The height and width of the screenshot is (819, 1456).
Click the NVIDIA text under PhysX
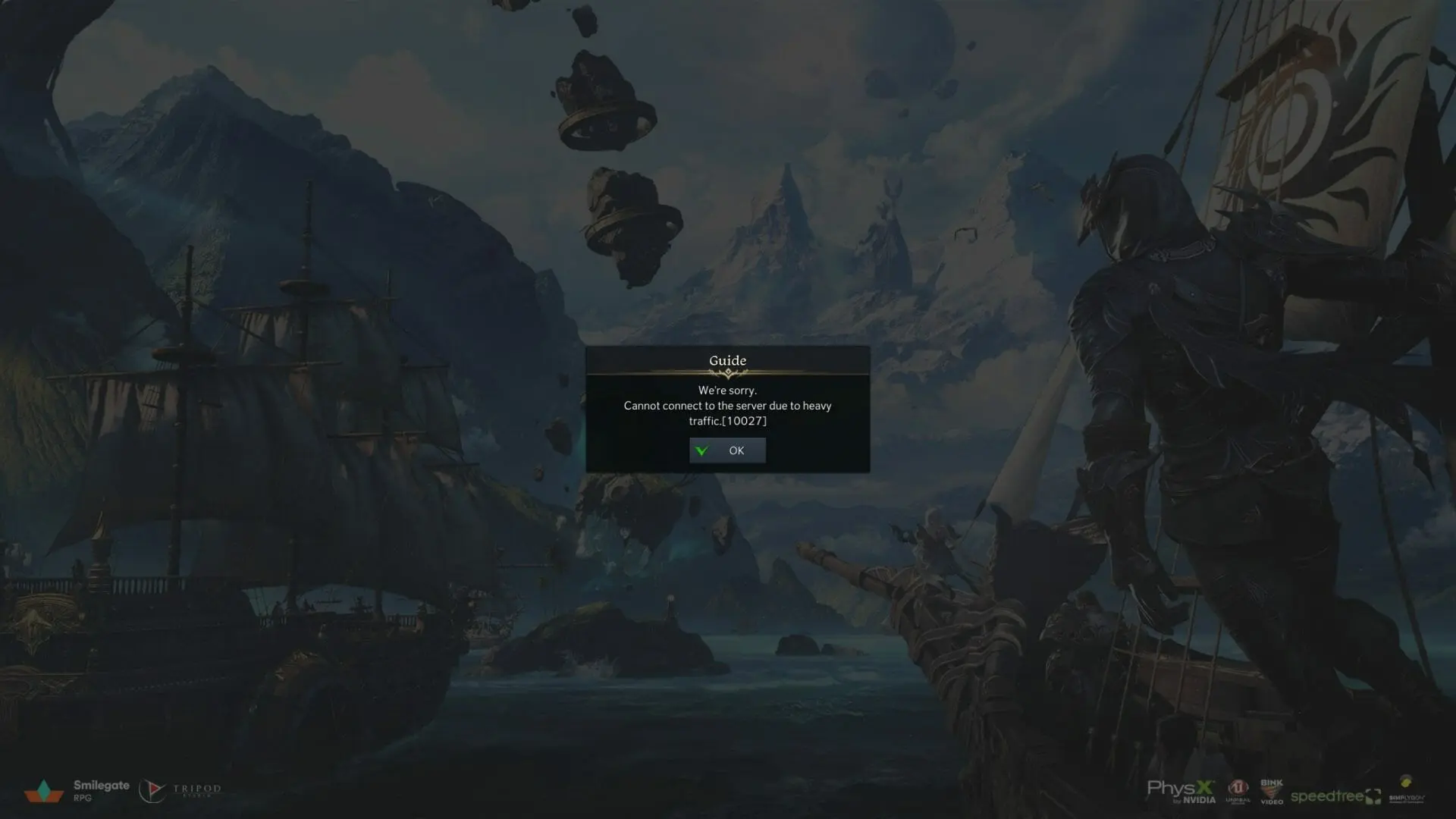click(1200, 799)
